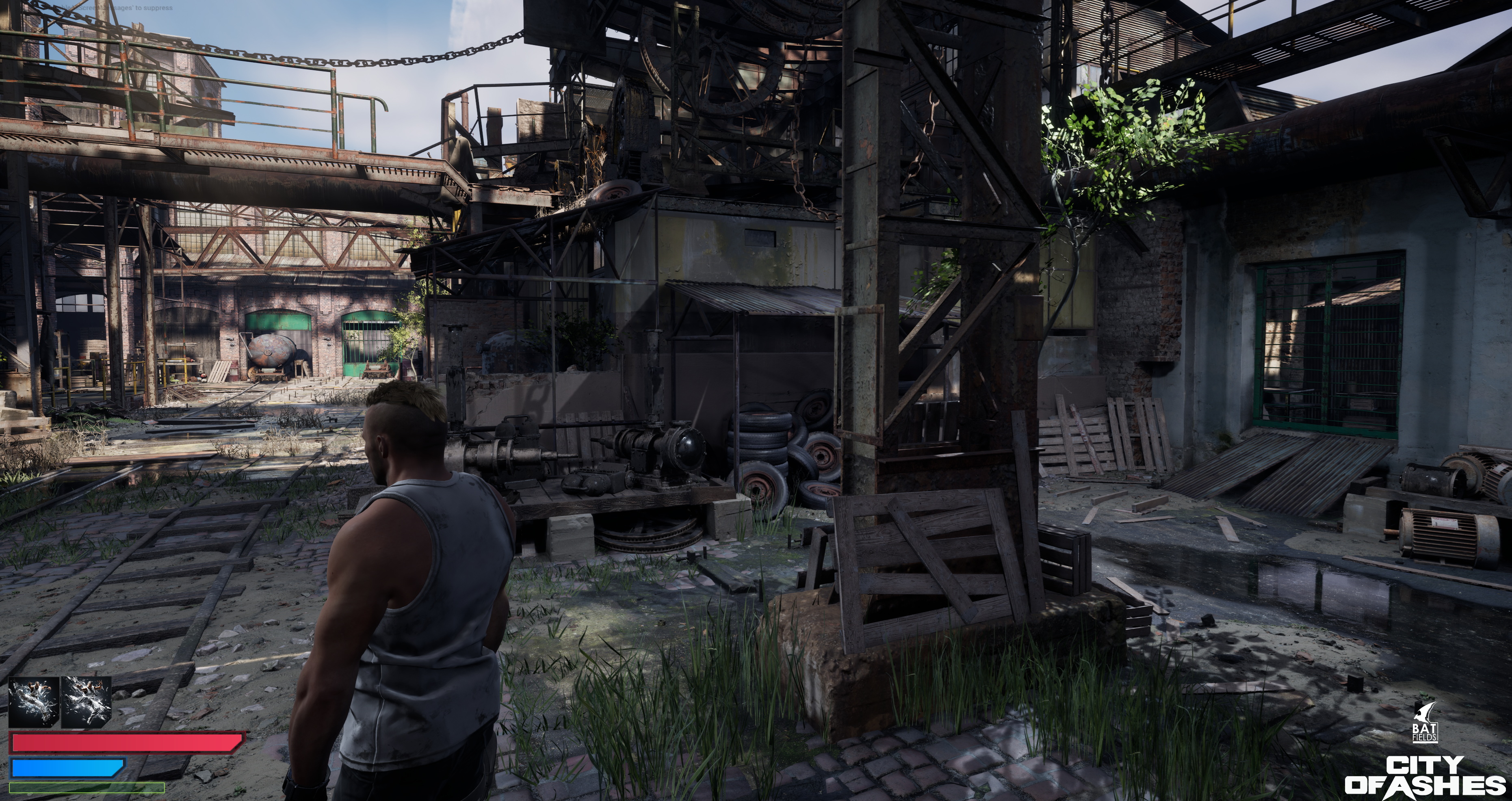Use the open-handed flying kick ability

86,702
